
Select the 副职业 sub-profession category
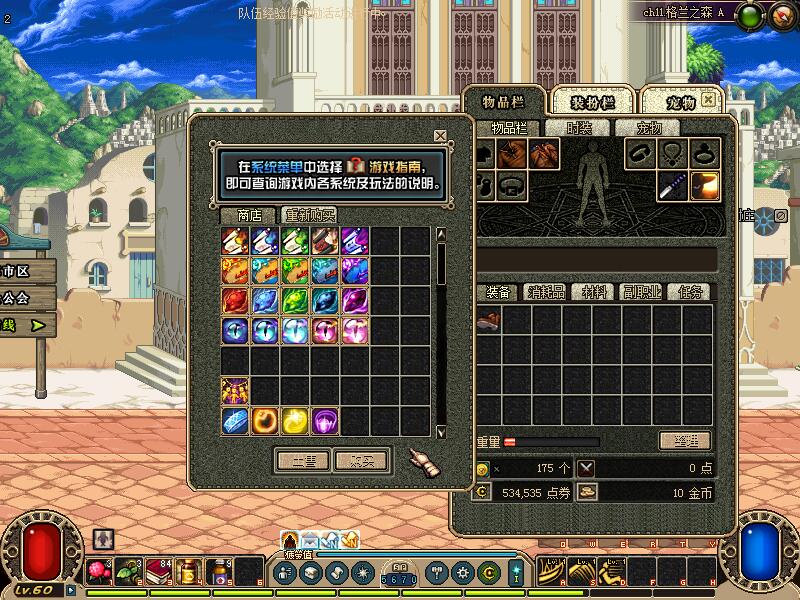pos(641,292)
